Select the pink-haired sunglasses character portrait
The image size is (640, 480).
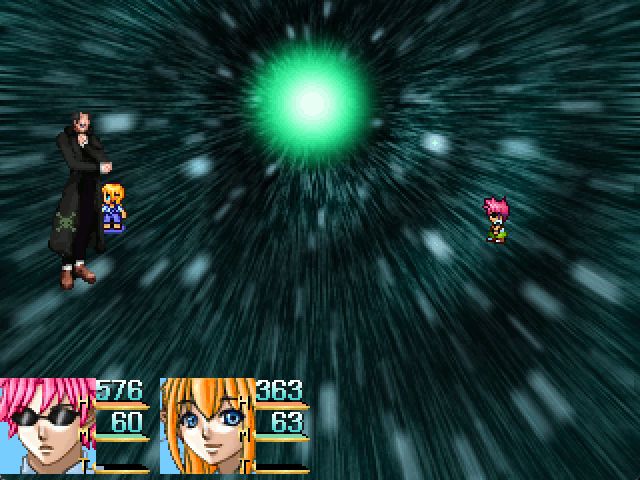(x=47, y=426)
